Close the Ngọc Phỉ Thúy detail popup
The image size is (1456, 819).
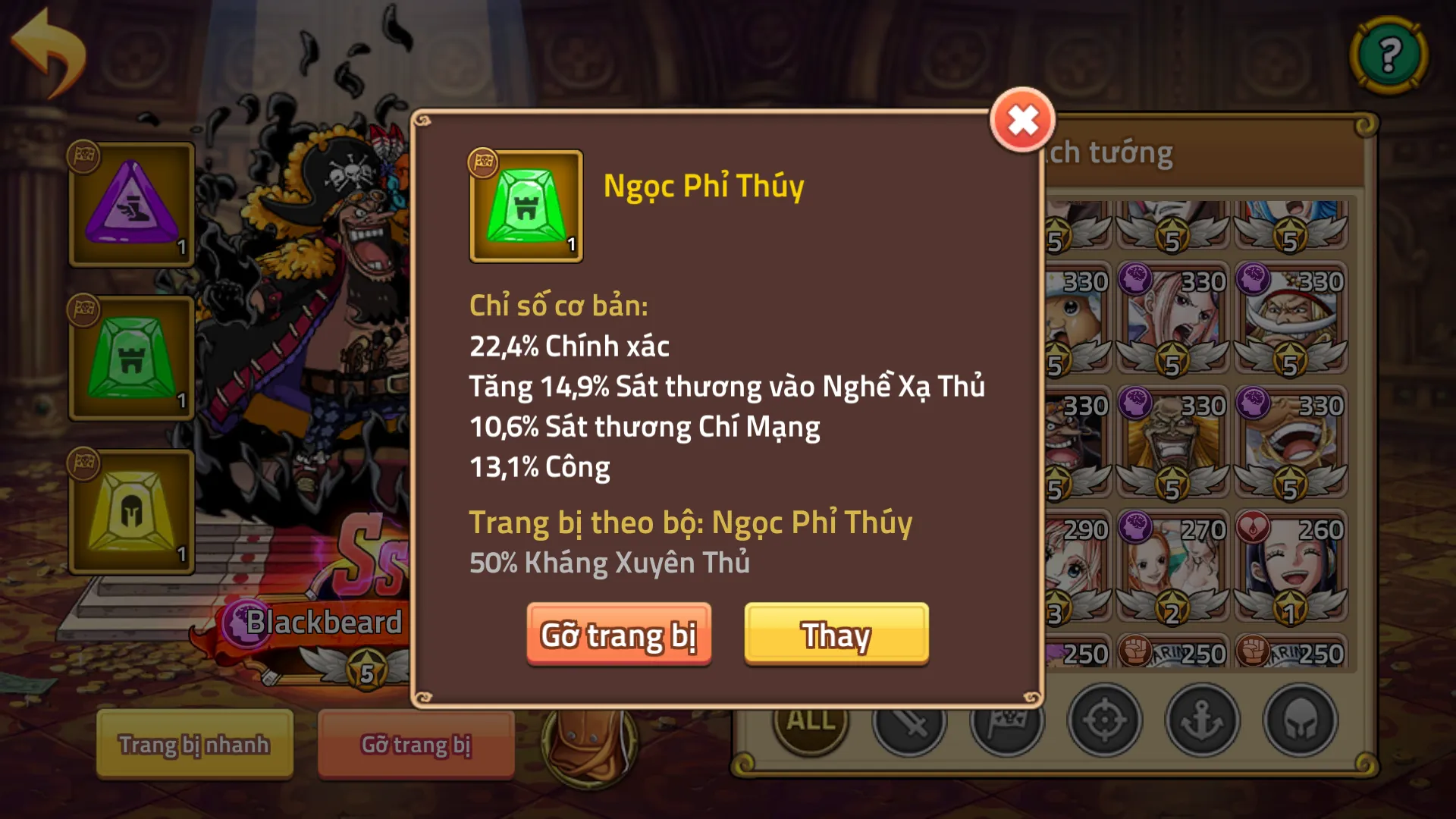(x=1021, y=118)
